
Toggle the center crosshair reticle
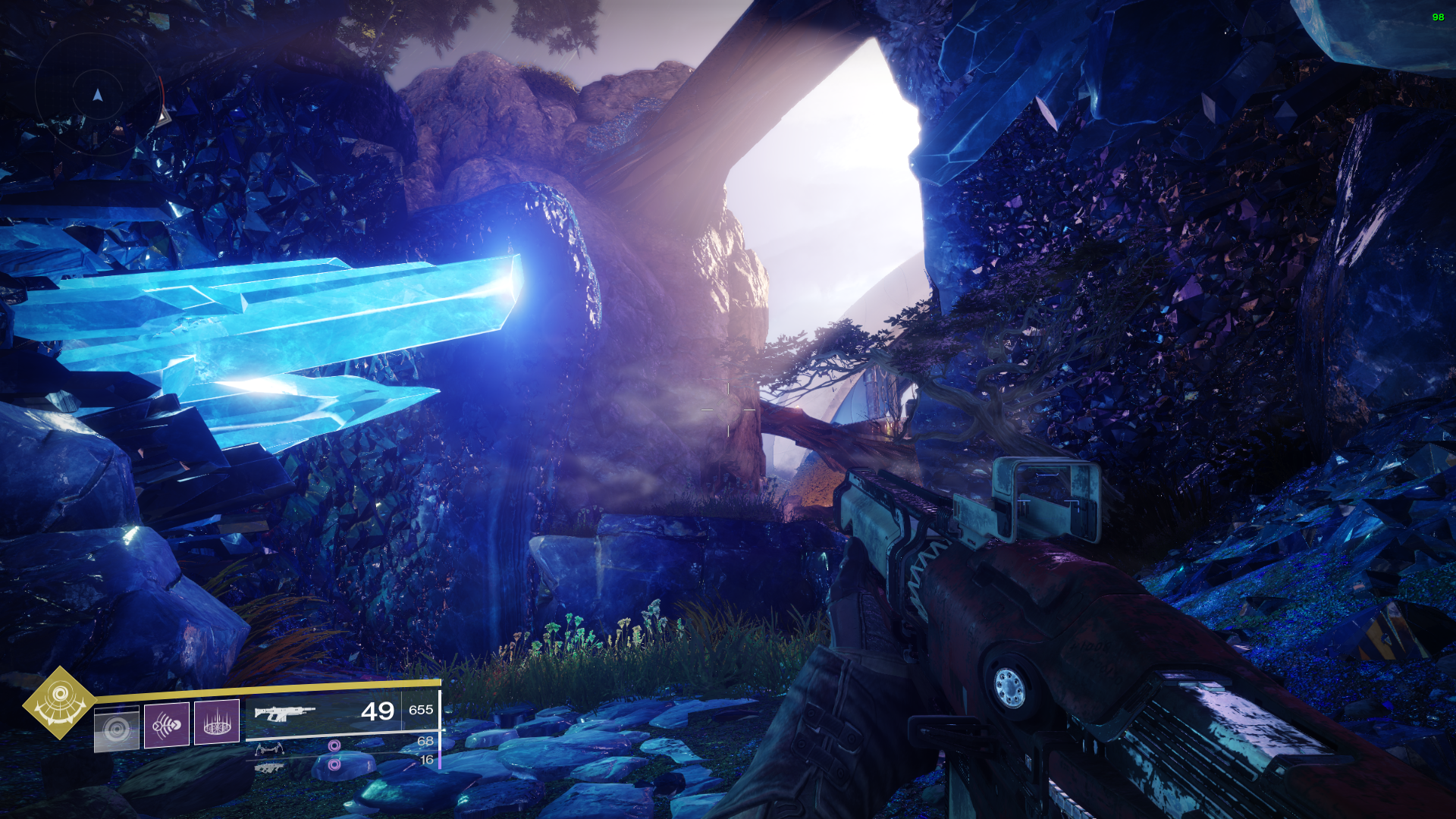pos(728,409)
